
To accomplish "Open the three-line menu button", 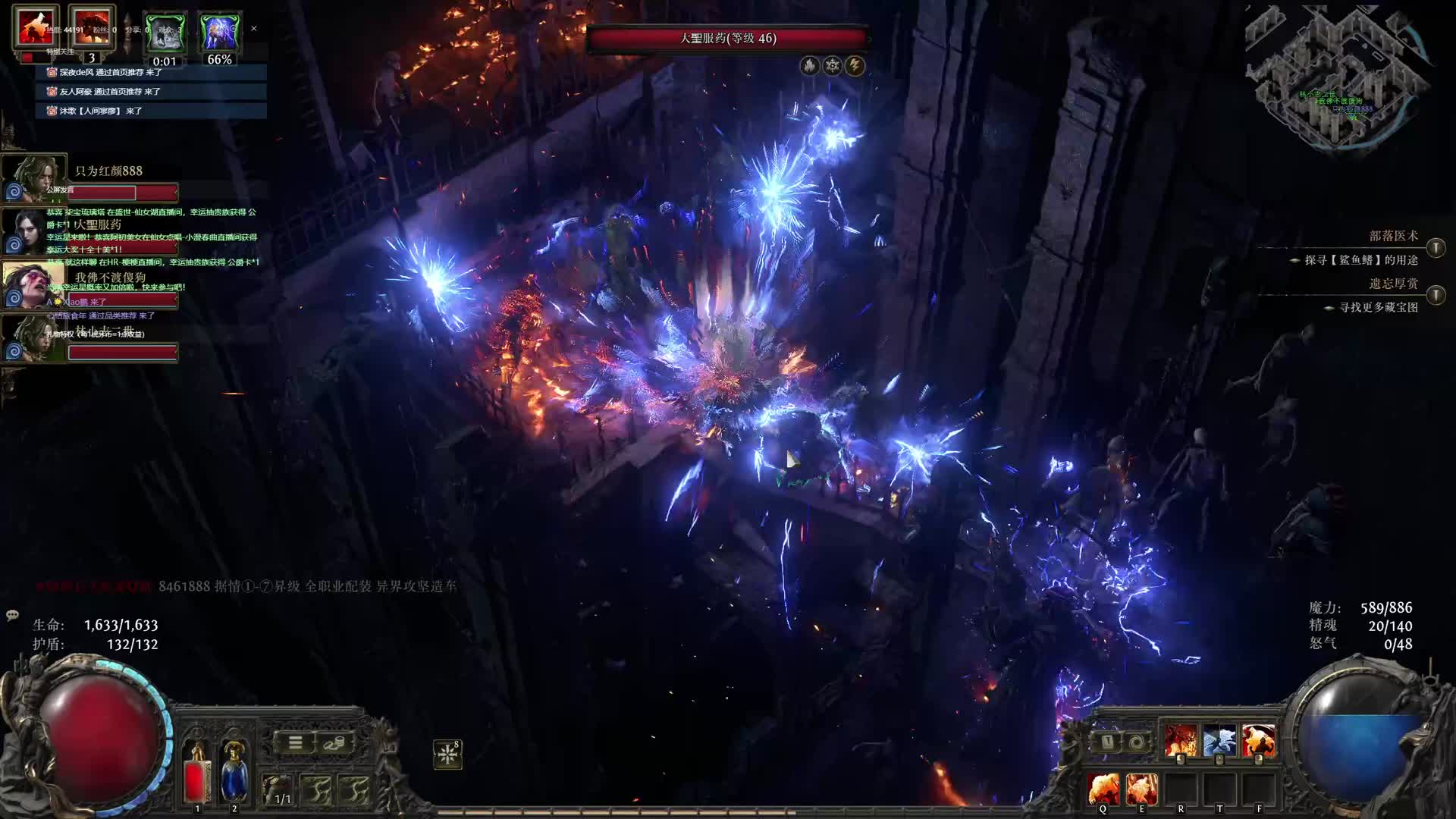I will [295, 743].
